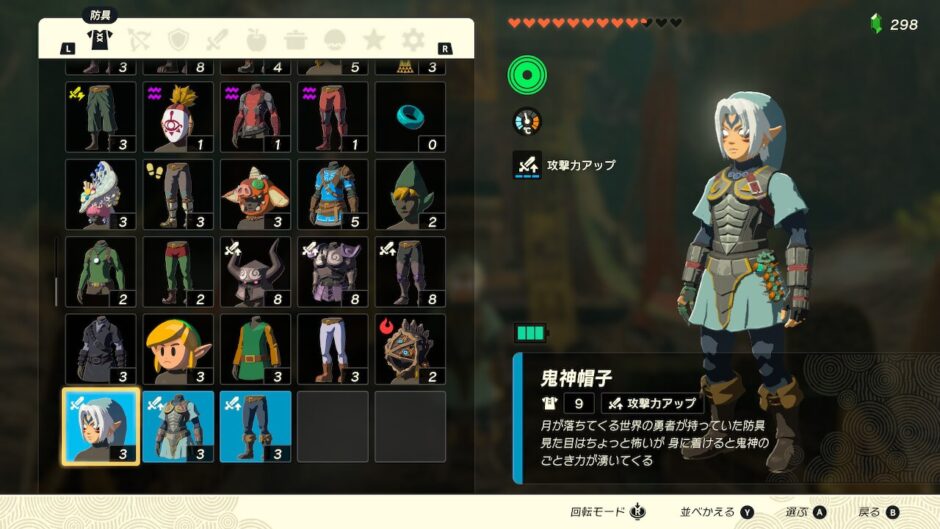Select the blue Champion's tunic
940x529 pixels.
point(332,194)
